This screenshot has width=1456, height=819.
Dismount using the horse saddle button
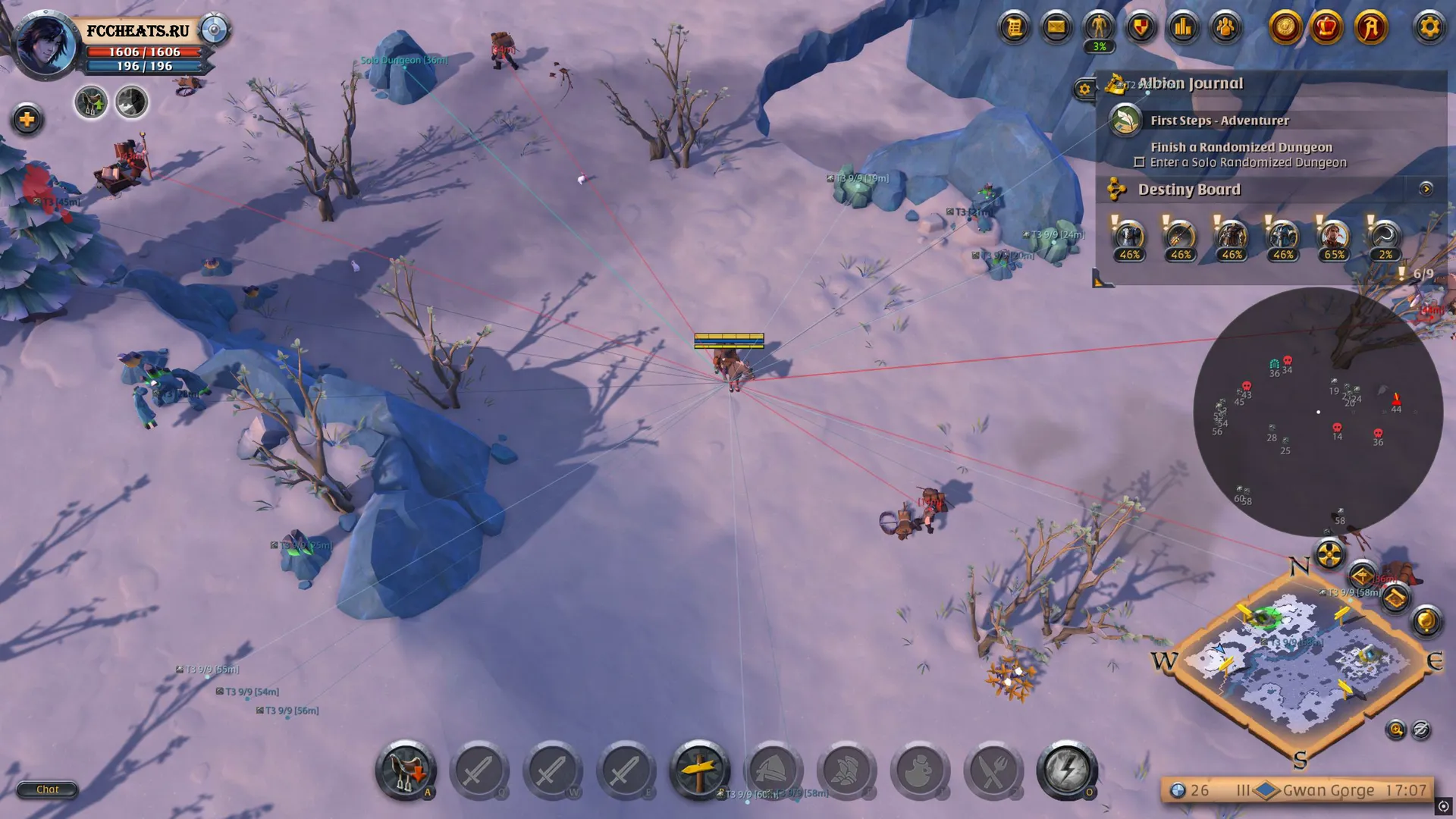(x=406, y=770)
